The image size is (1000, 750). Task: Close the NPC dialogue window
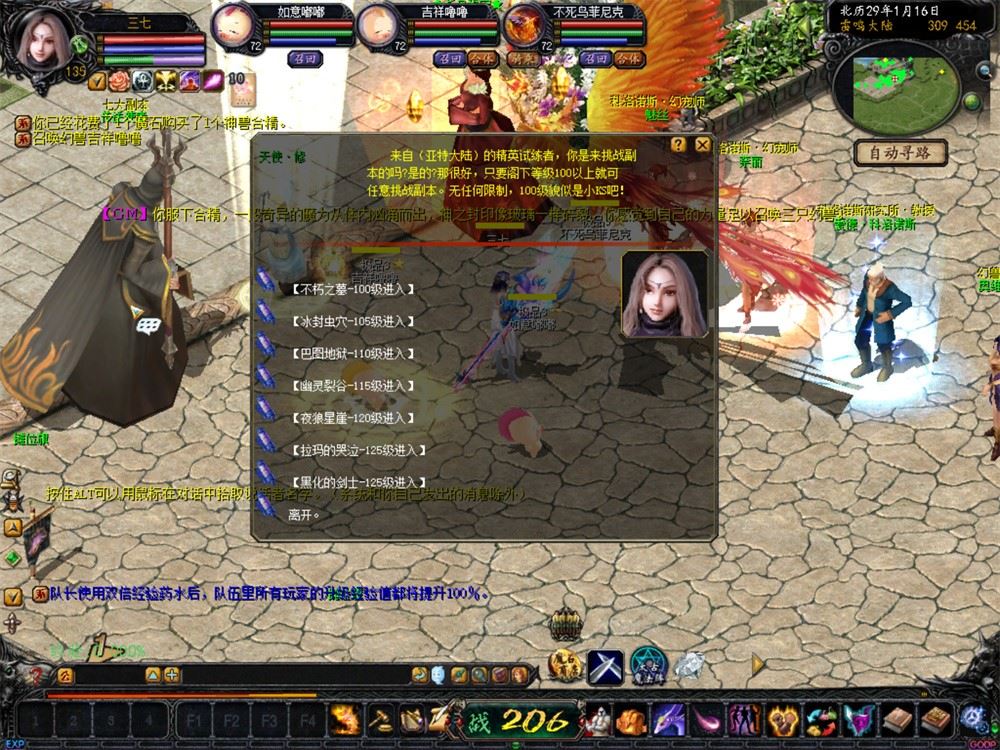click(703, 145)
